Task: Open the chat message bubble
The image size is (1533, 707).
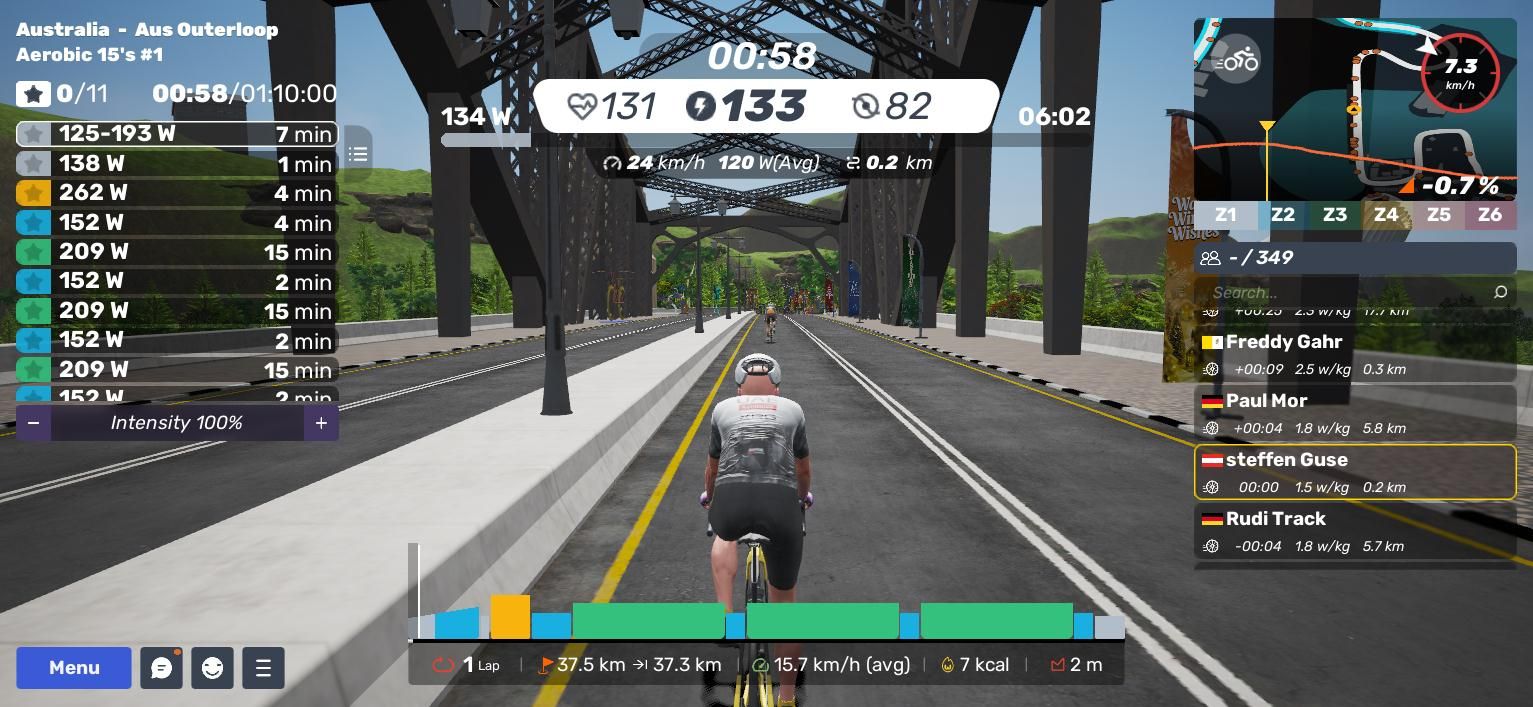Action: point(161,668)
